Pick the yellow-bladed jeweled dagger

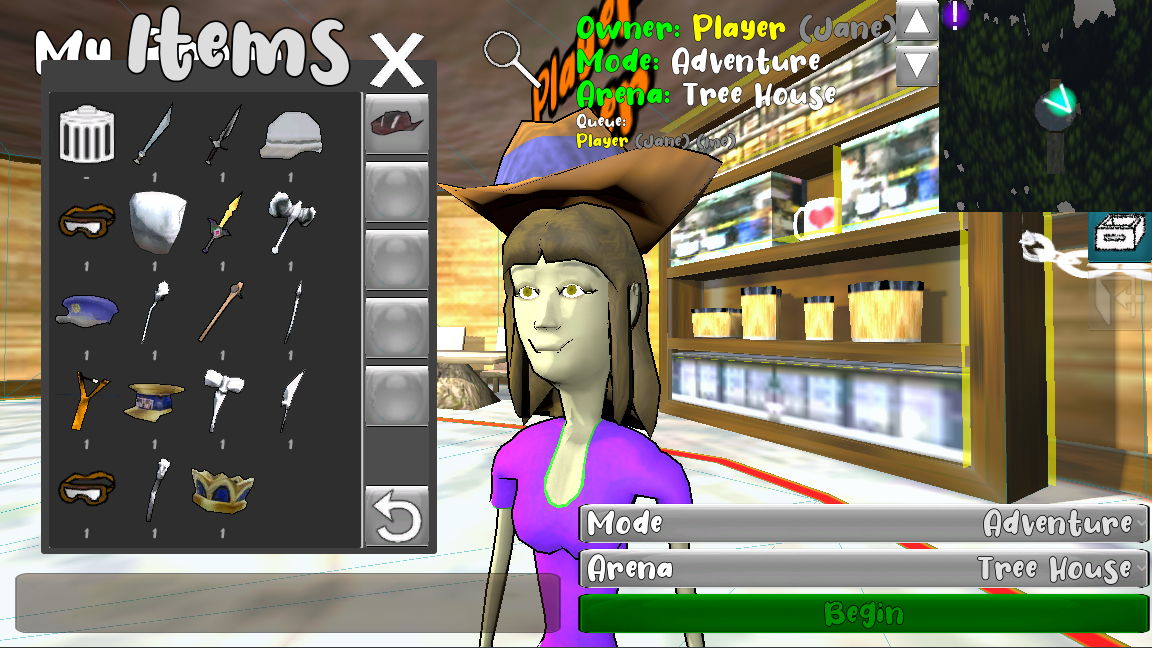224,222
